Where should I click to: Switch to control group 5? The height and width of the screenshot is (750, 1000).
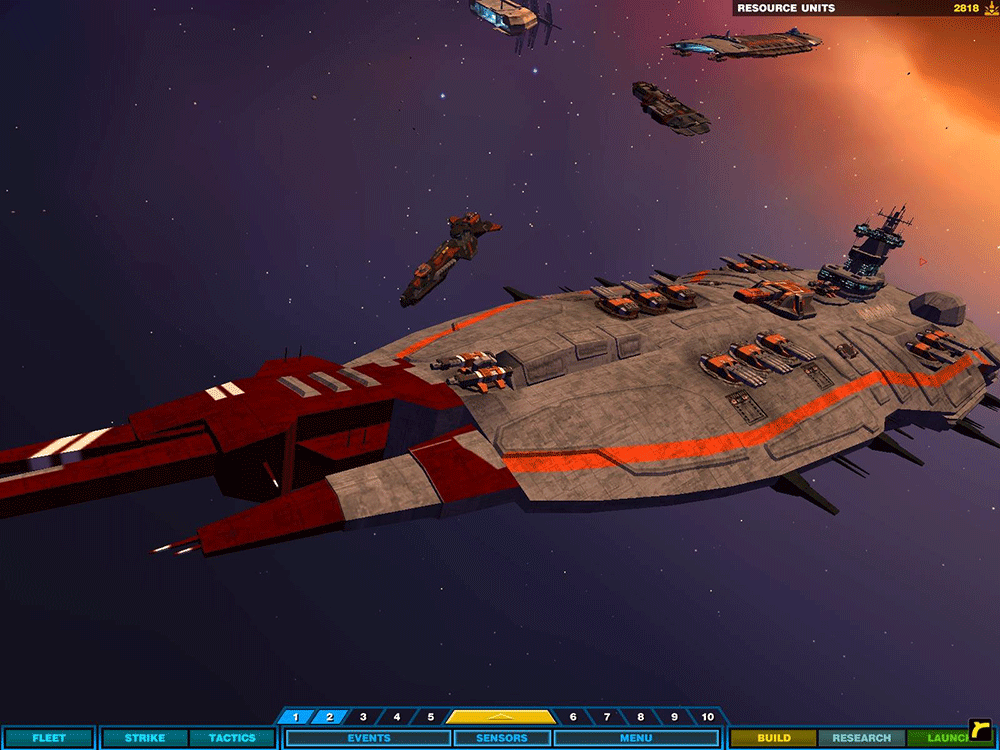pos(431,717)
